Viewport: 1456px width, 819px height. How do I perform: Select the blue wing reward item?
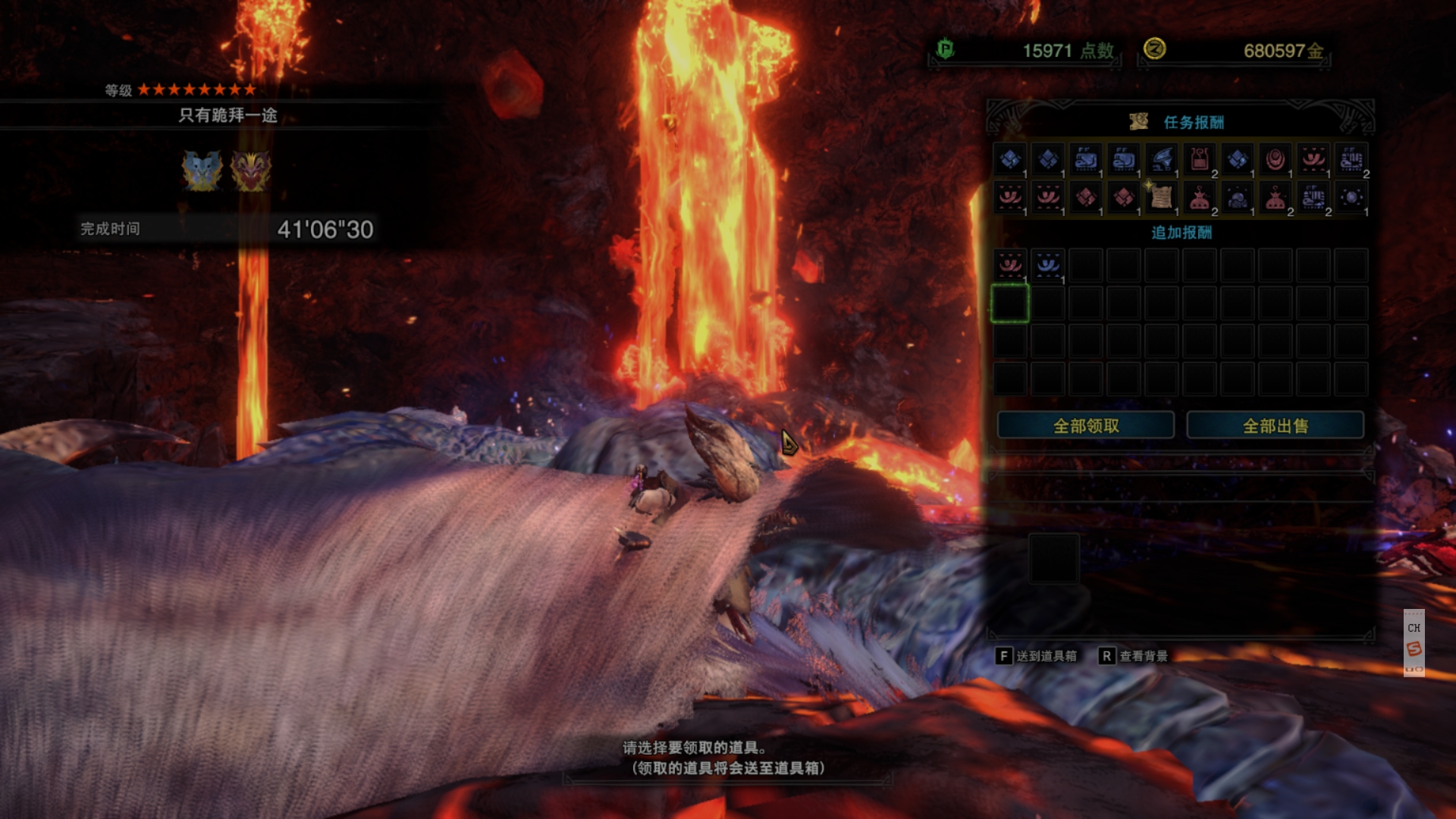click(1162, 159)
